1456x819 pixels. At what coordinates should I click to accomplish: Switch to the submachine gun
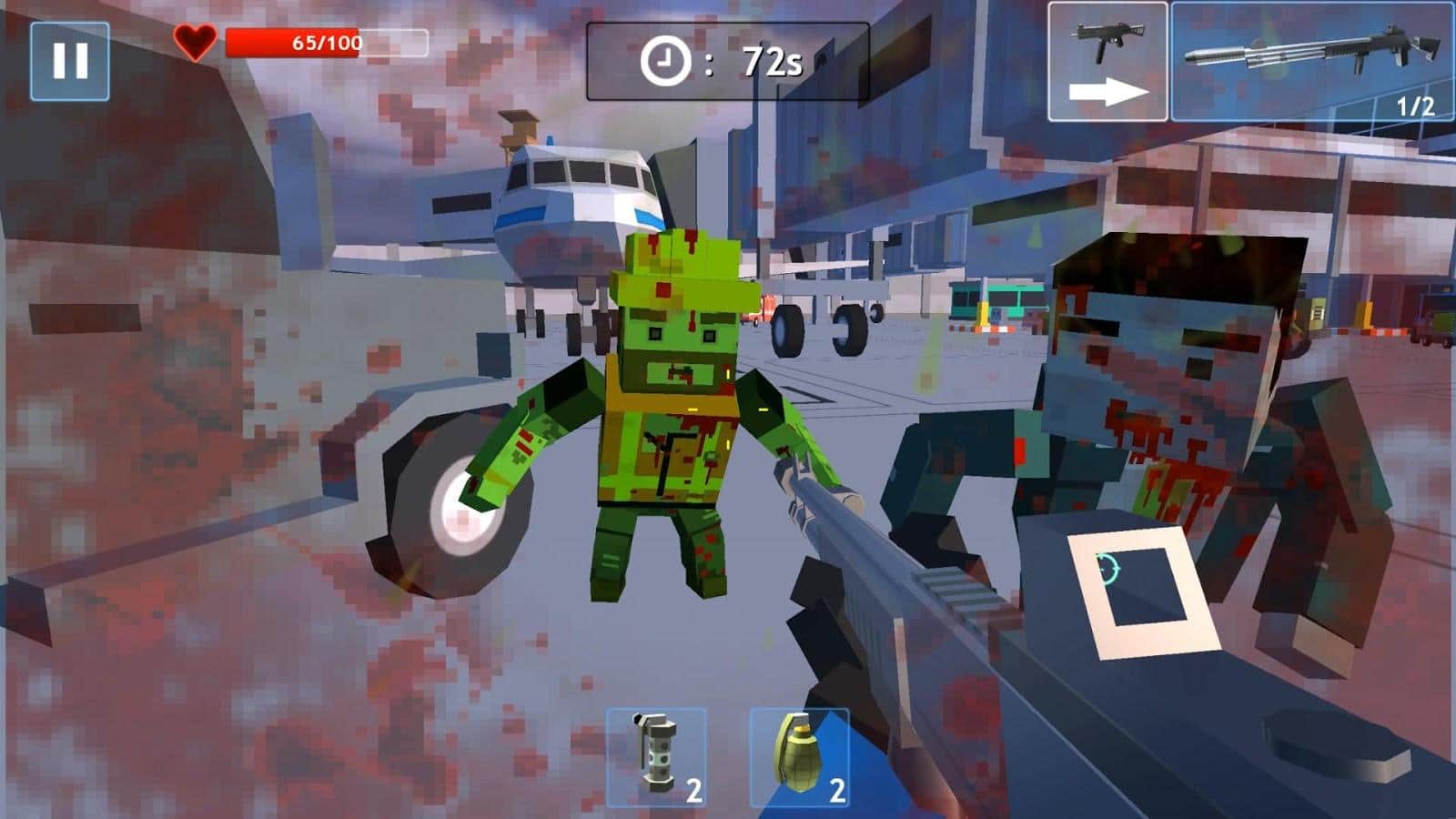pos(1107,62)
